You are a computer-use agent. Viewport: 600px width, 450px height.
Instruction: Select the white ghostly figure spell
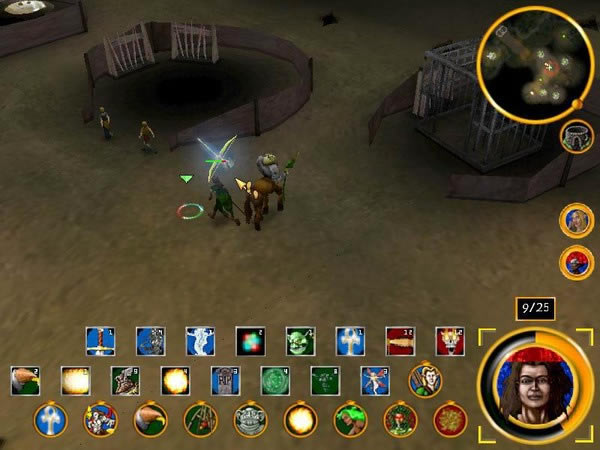pos(200,342)
